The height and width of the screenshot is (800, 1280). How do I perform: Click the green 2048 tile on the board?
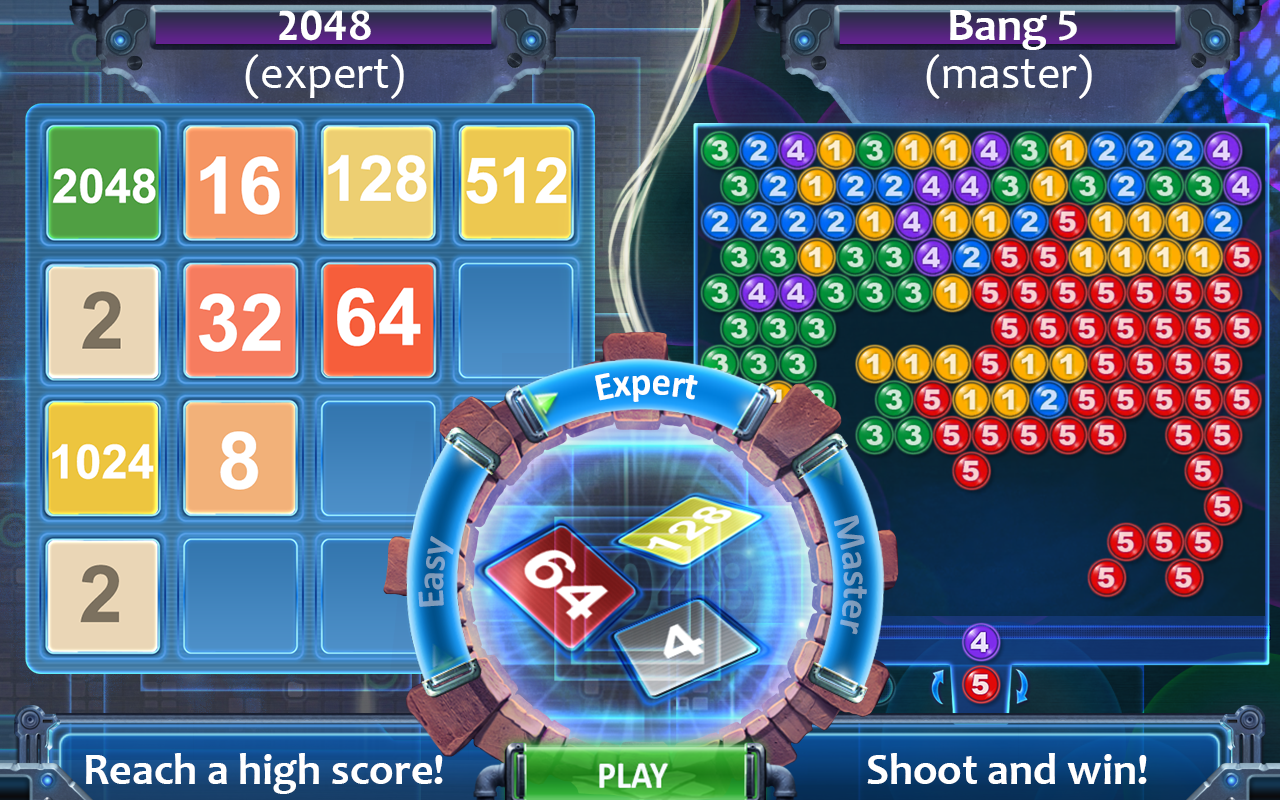pyautogui.click(x=101, y=182)
